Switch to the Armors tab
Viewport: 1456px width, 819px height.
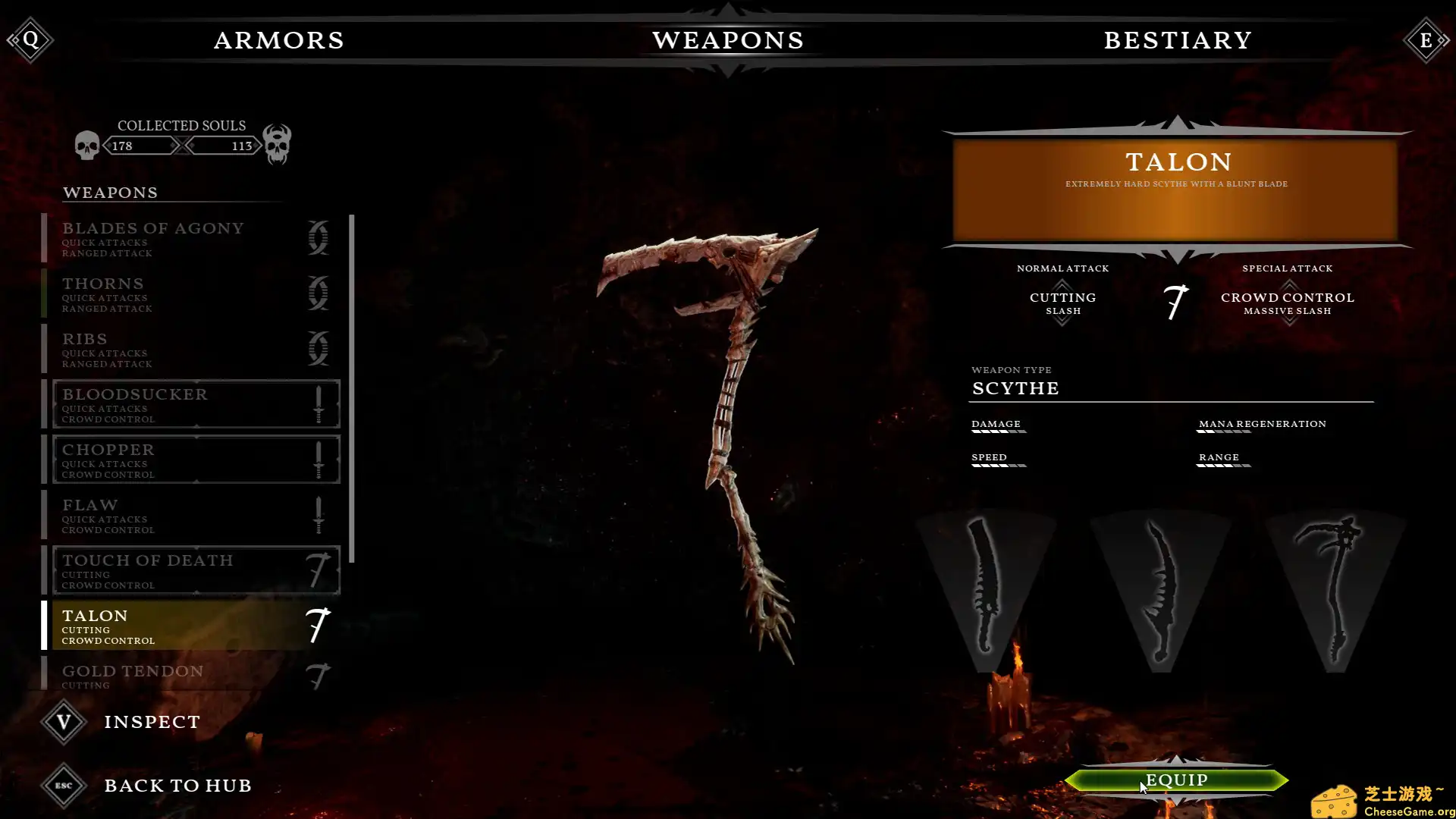click(x=279, y=40)
